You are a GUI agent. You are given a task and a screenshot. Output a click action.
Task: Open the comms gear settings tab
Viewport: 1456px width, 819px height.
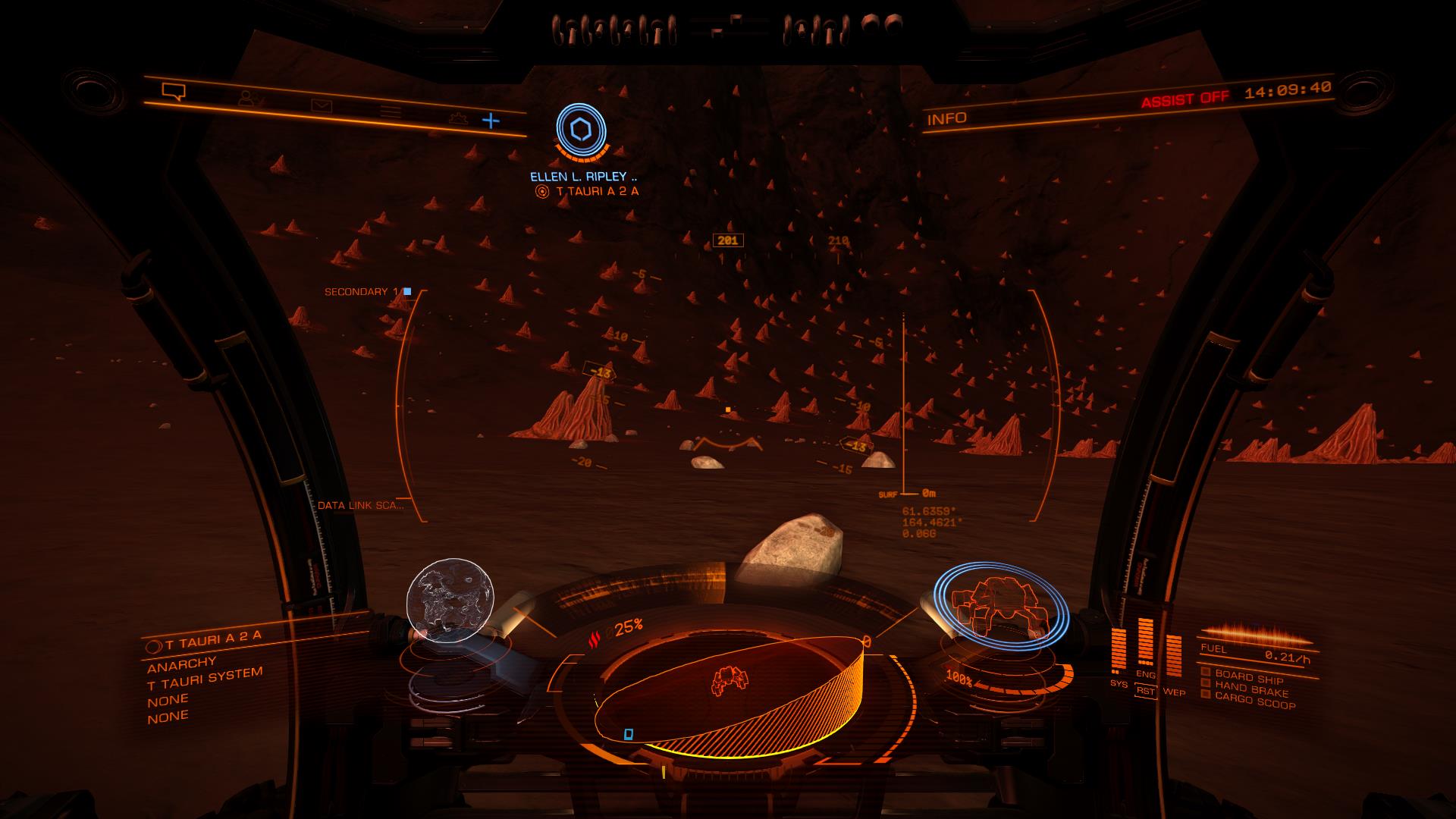pyautogui.click(x=456, y=118)
